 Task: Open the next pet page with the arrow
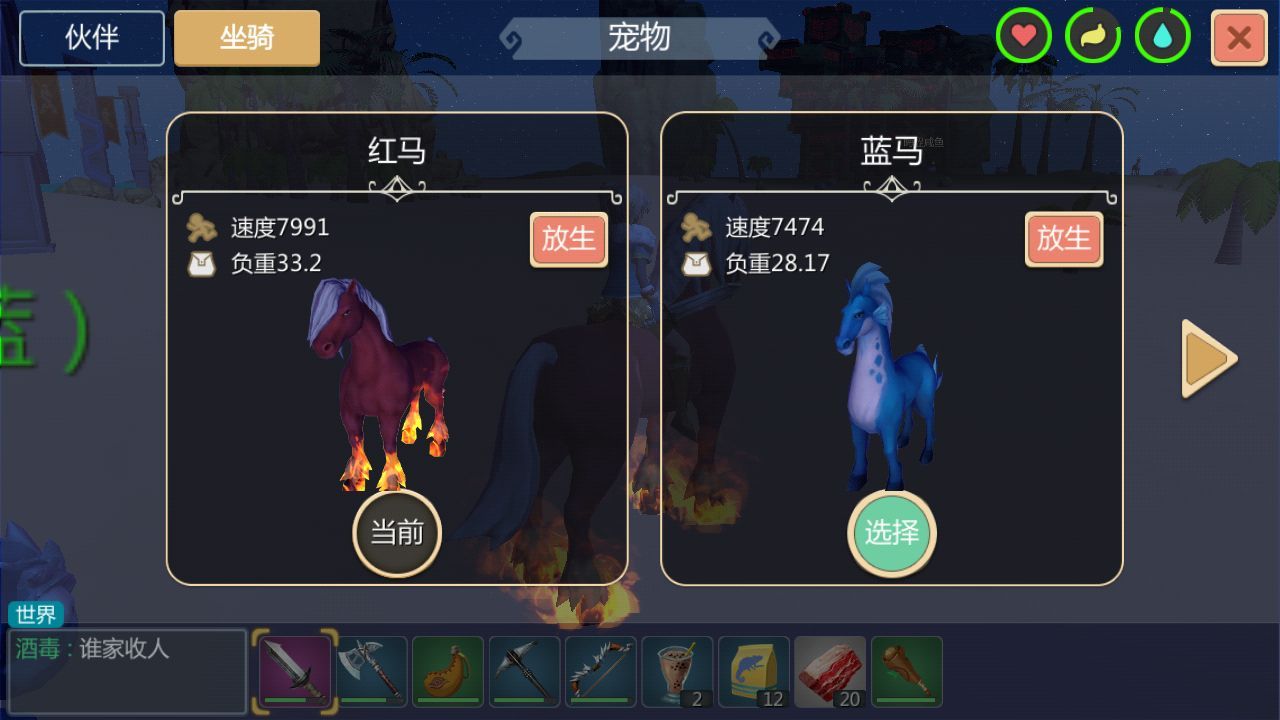coord(1207,358)
